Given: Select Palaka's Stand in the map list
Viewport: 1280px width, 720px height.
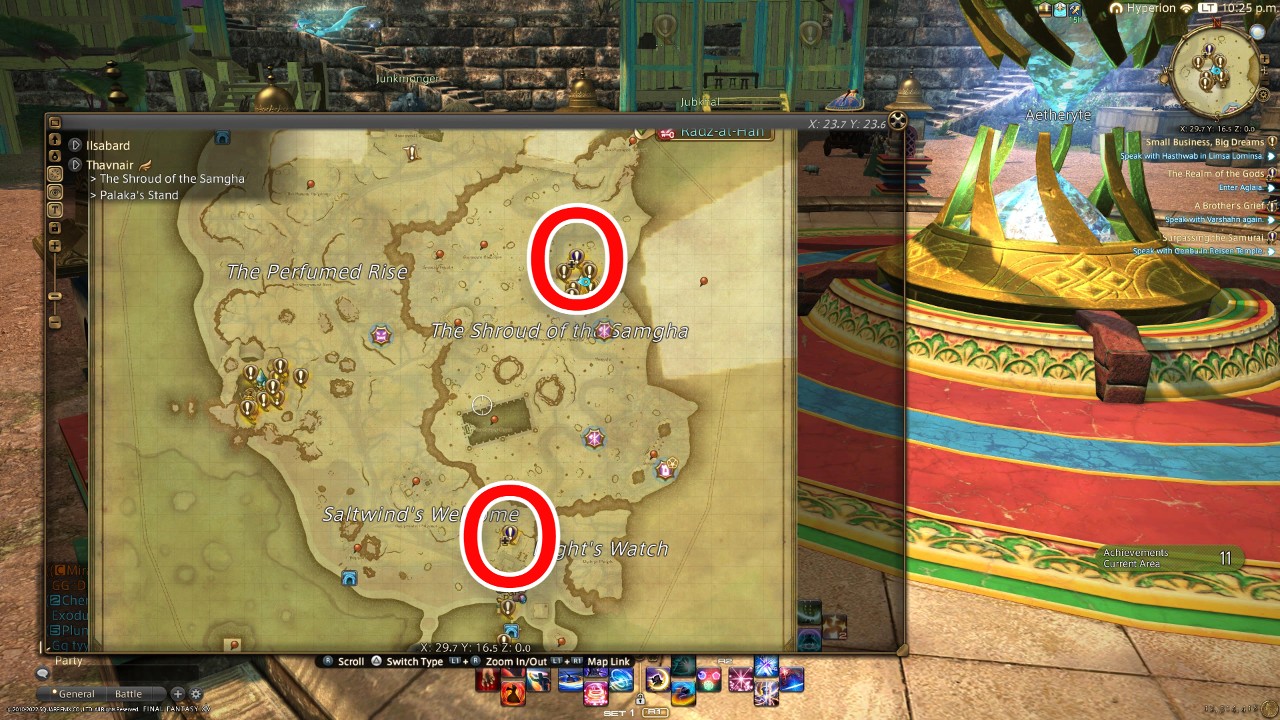Looking at the screenshot, I should 140,194.
